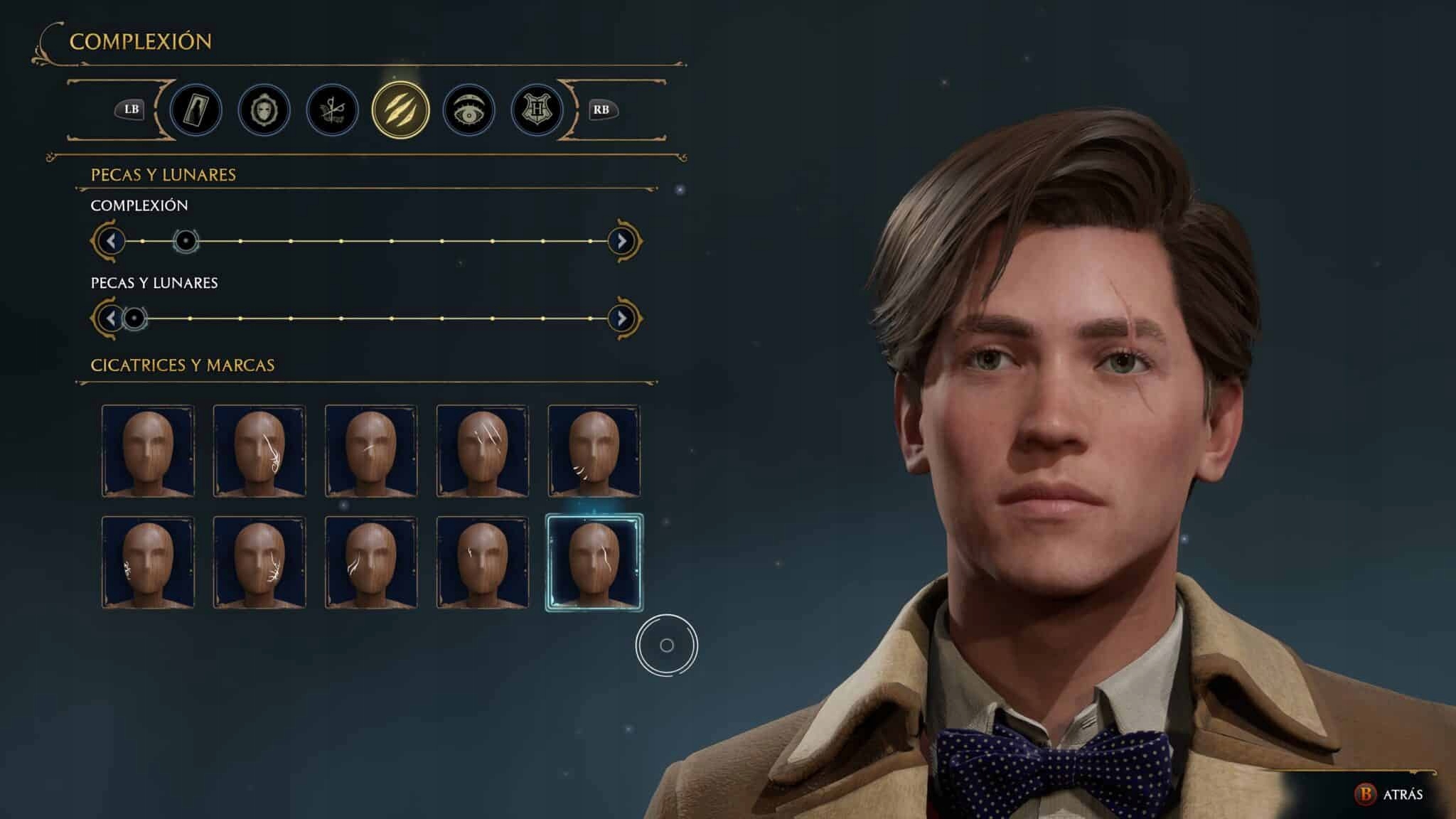Open the hairstyle scissors and comb tab
The height and width of the screenshot is (819, 1456).
pyautogui.click(x=332, y=110)
